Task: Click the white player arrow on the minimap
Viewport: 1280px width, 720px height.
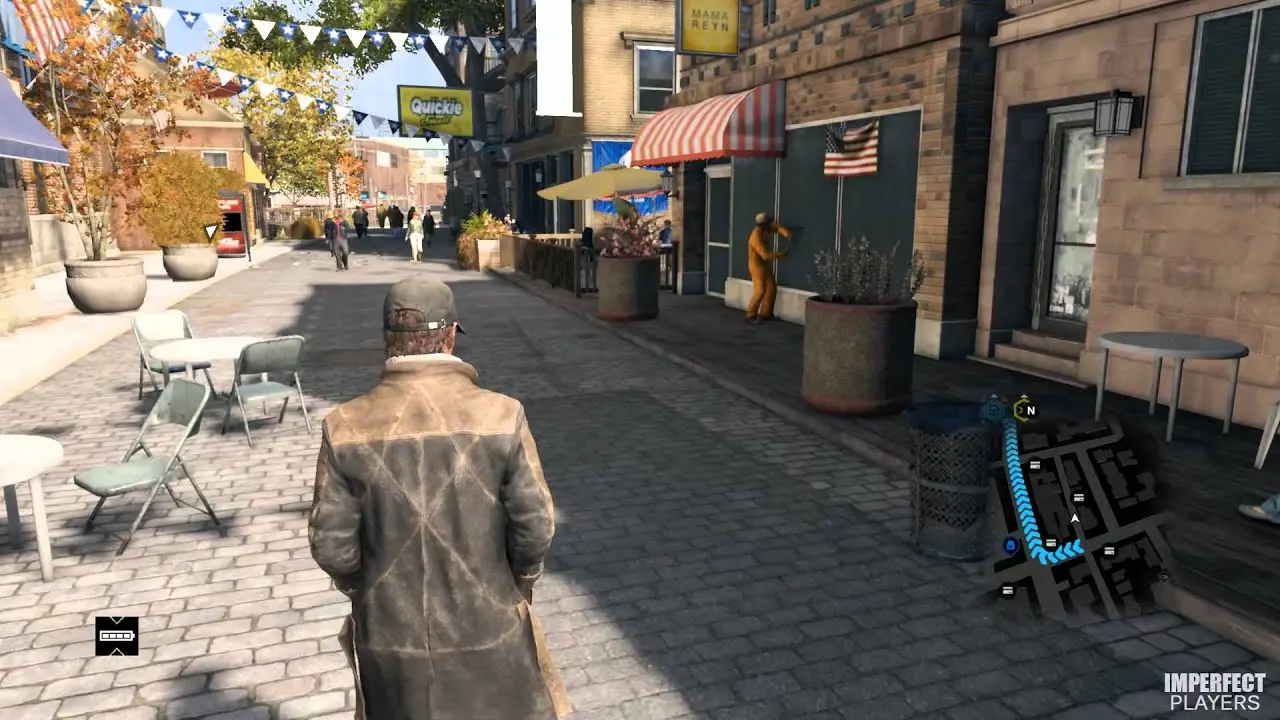Action: [x=1075, y=519]
